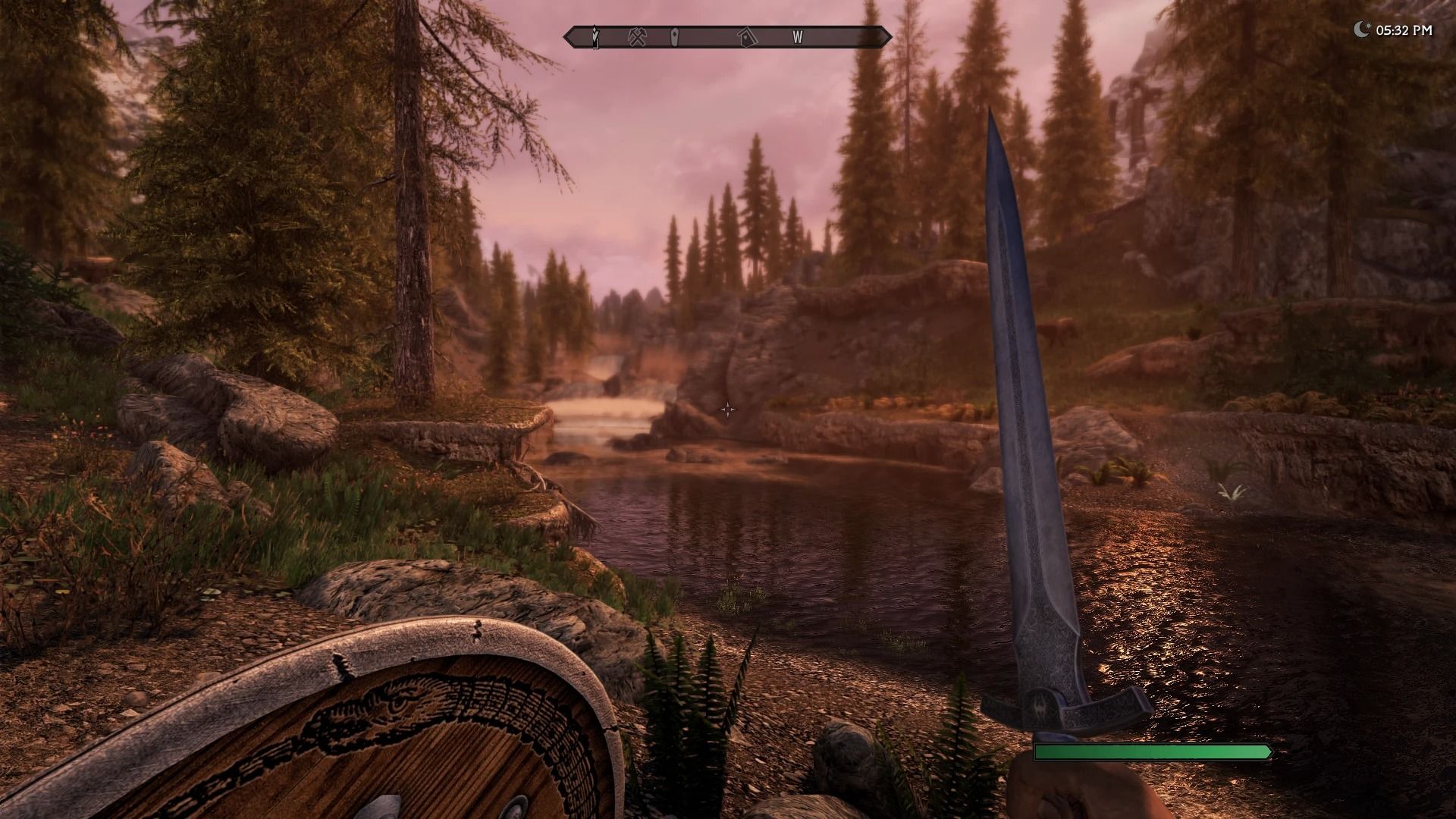Click the W west indicator on the compass
Image resolution: width=1456 pixels, height=819 pixels.
click(797, 36)
